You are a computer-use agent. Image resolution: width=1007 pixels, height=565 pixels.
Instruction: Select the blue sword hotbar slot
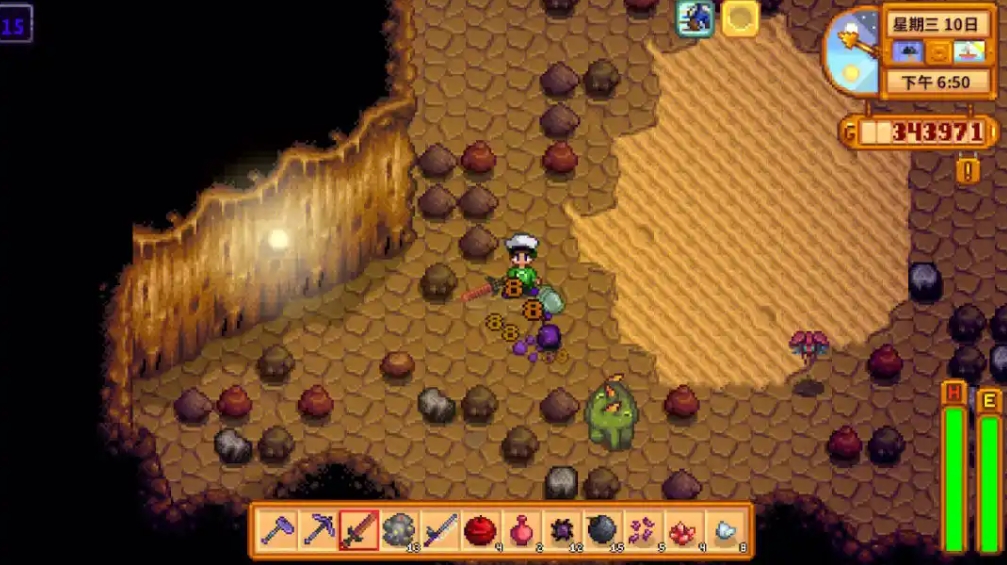[x=440, y=530]
